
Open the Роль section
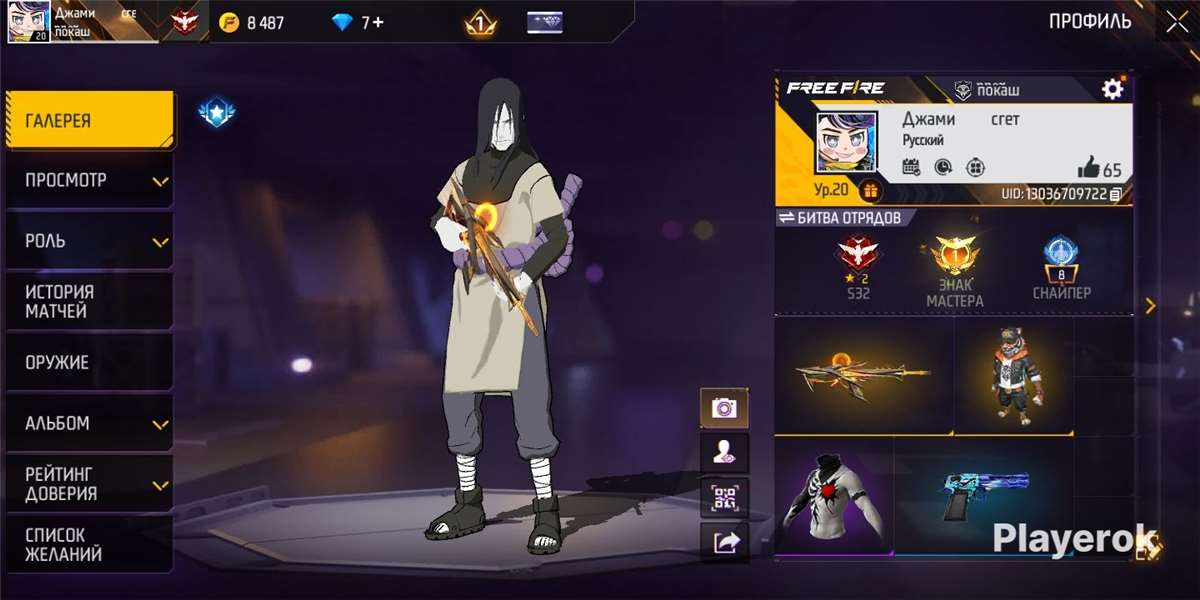click(x=88, y=242)
